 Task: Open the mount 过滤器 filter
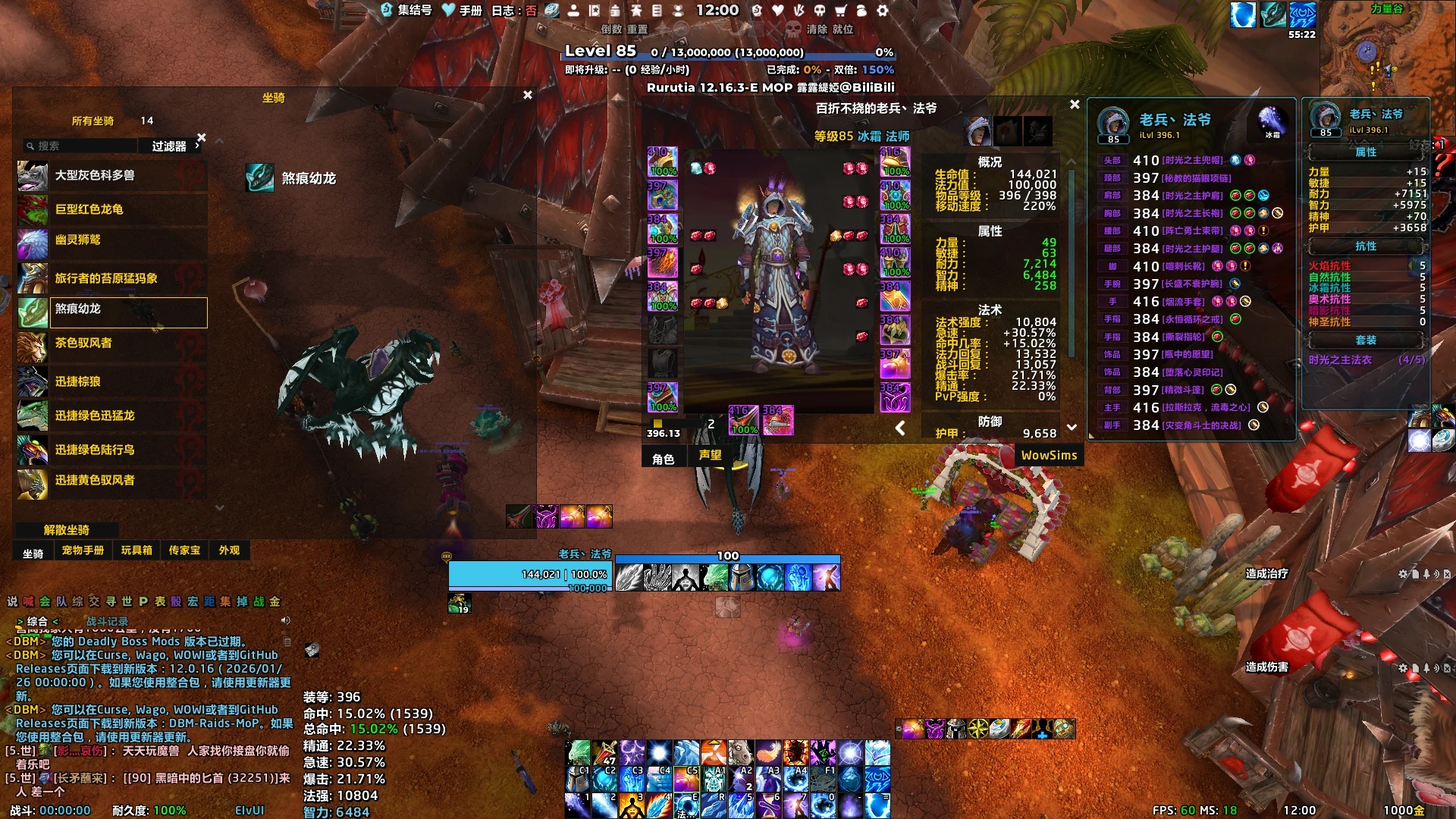pos(171,146)
